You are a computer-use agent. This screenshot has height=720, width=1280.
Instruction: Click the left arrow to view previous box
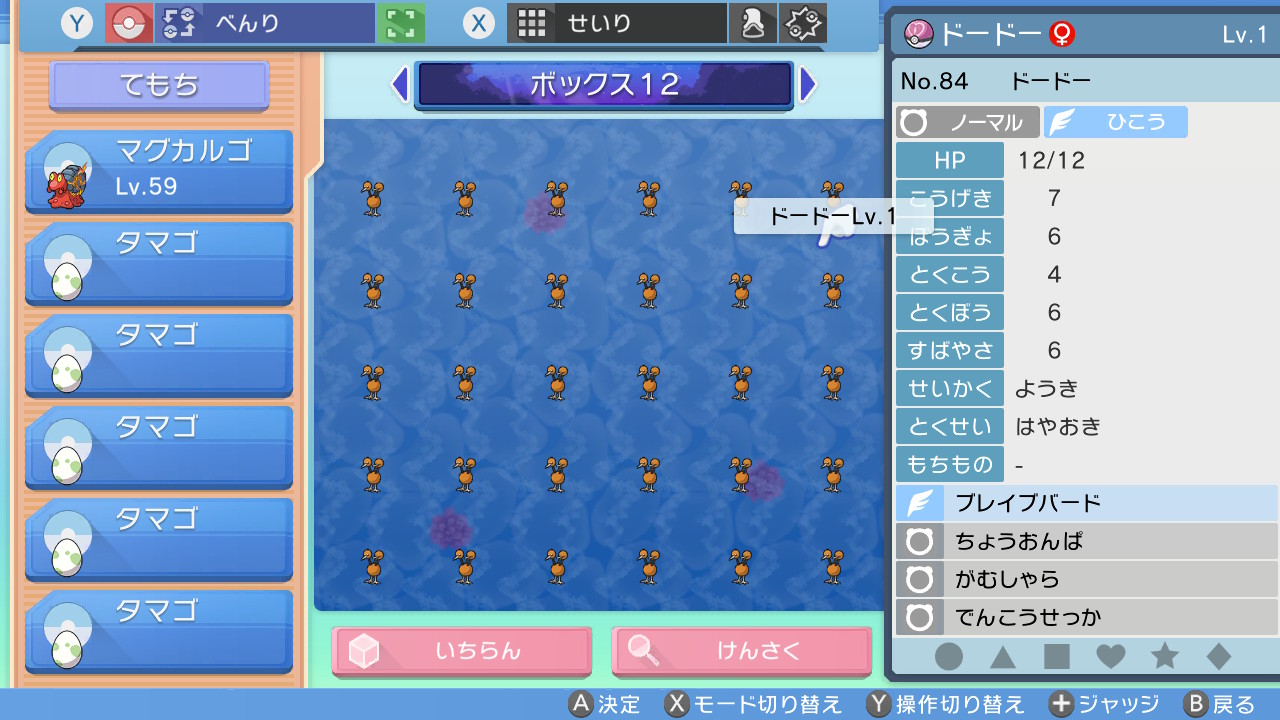click(398, 86)
